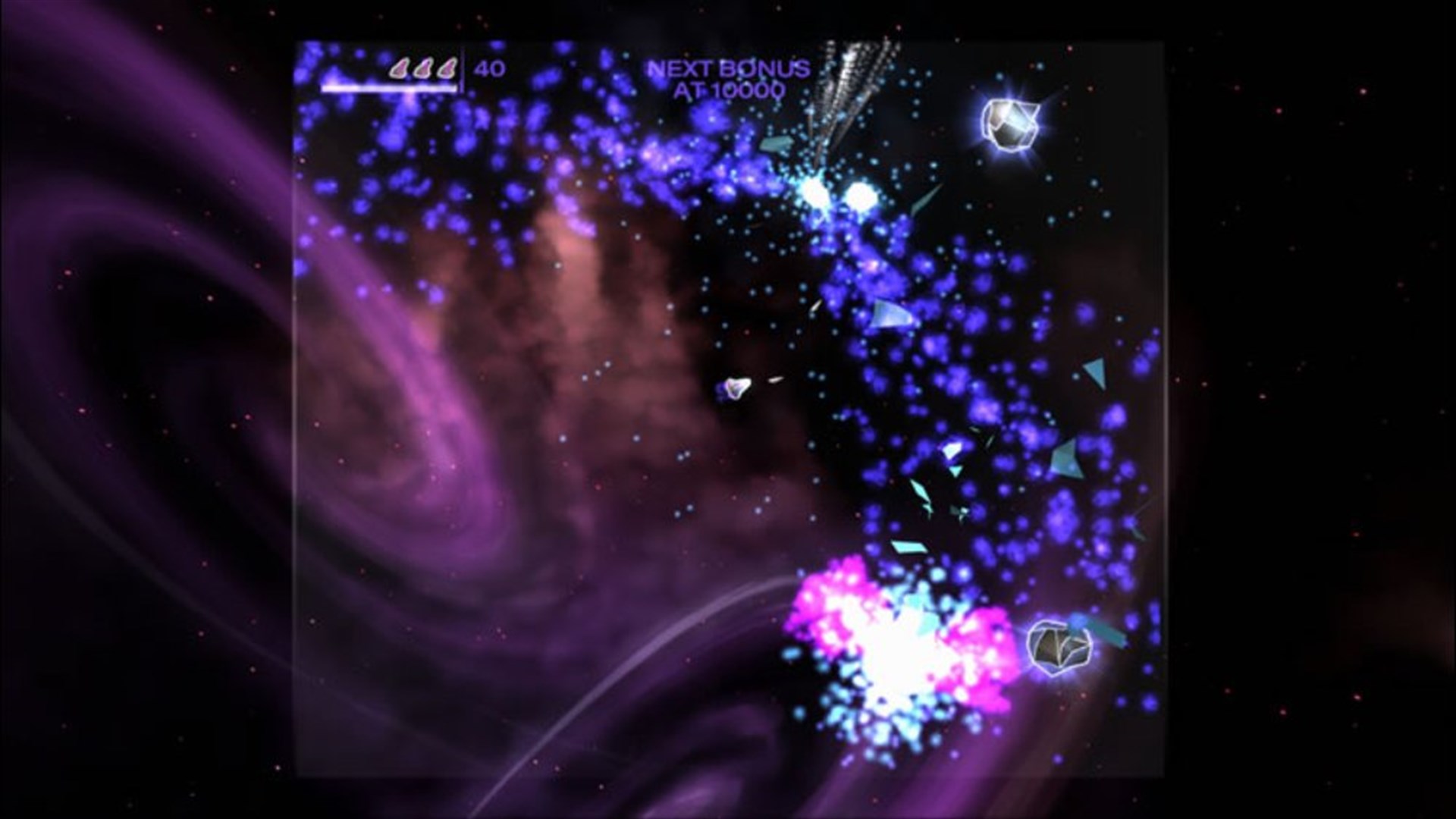Select the NEXT BONUS heading
Image resolution: width=1456 pixels, height=819 pixels.
point(728,68)
